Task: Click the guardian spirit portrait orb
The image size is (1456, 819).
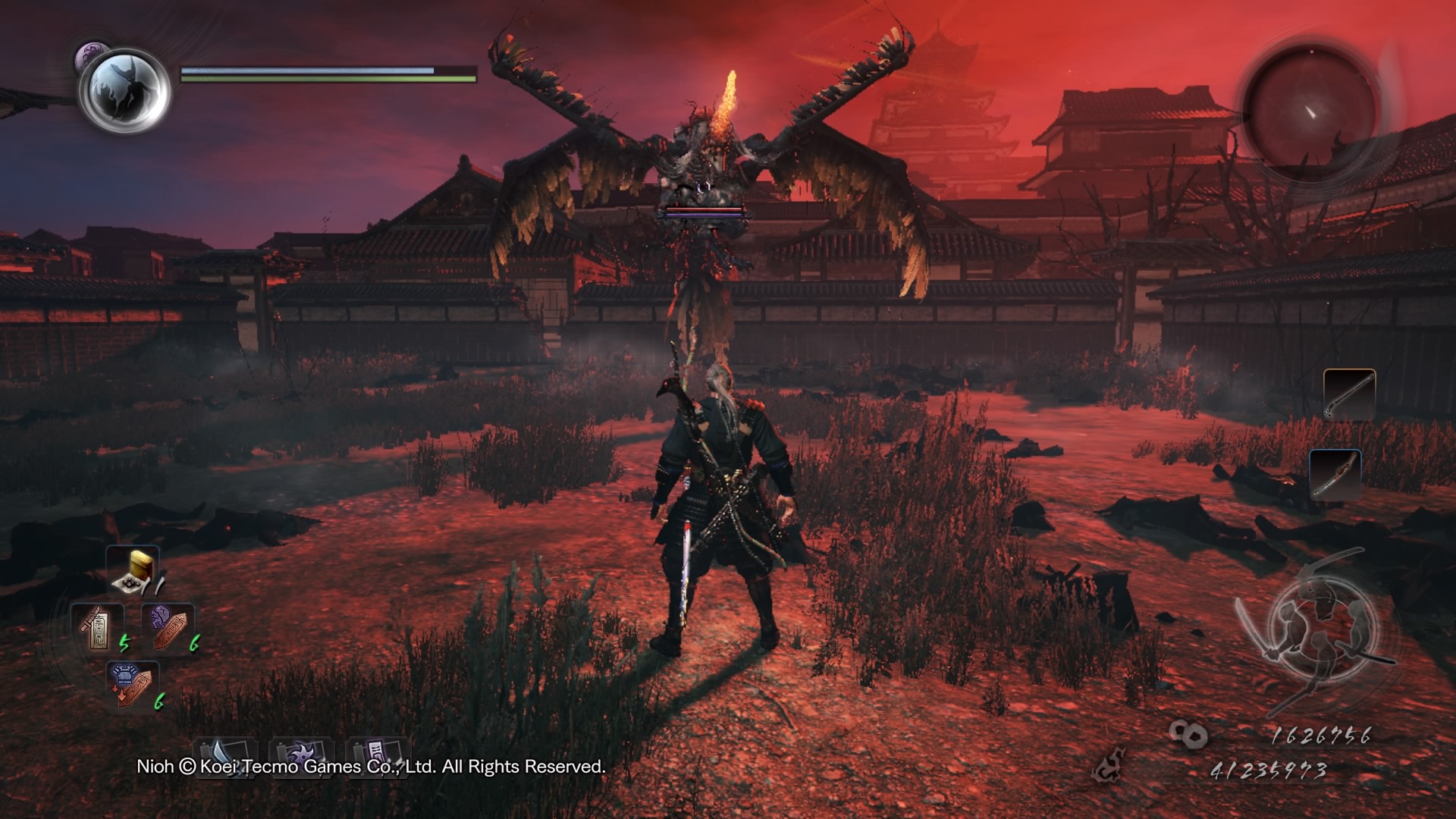Action: tap(124, 89)
